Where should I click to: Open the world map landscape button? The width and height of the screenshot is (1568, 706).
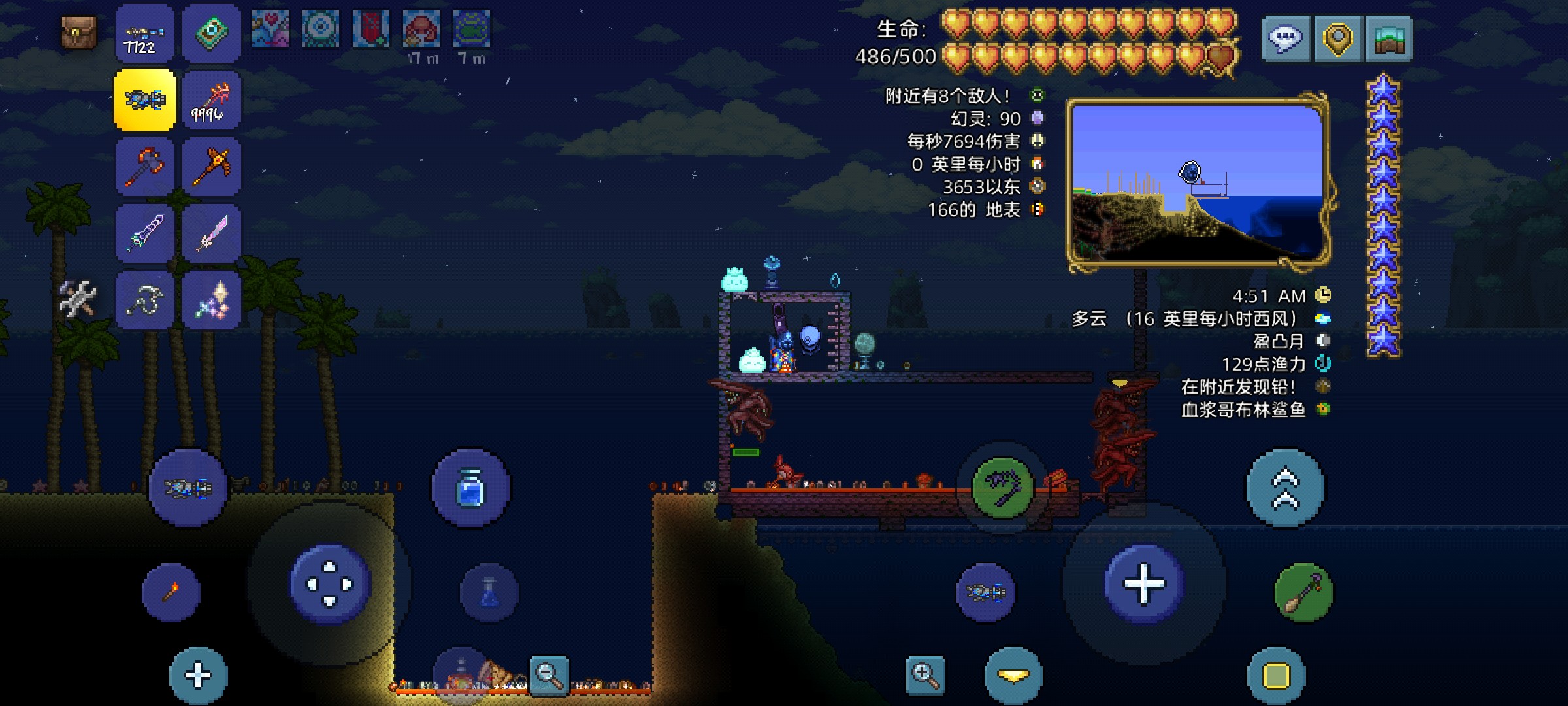coord(1388,39)
